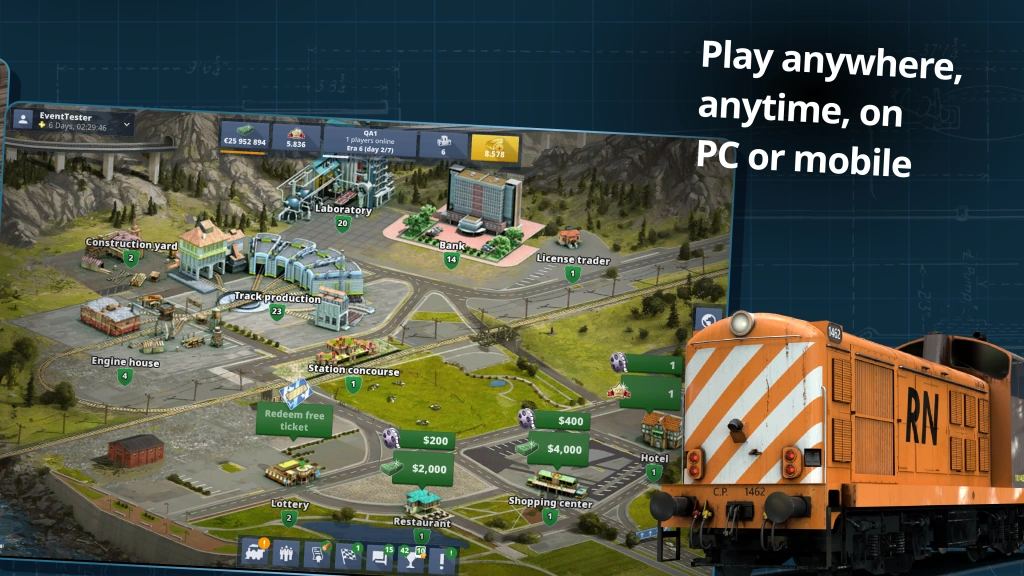The image size is (1024, 576).
Task: Open the exclamation mark notifications menu
Action: click(442, 560)
